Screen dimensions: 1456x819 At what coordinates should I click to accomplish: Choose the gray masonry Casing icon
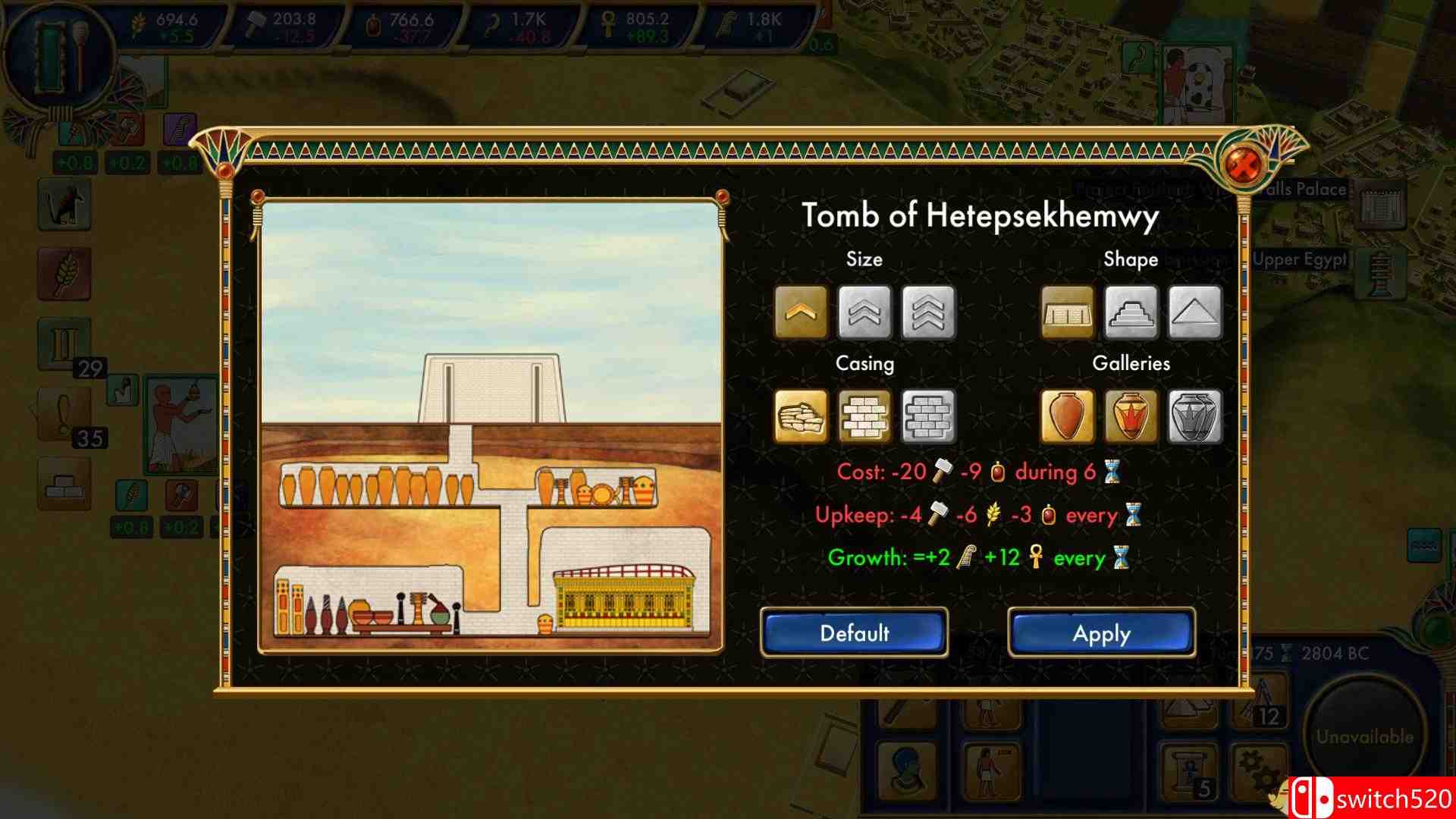point(929,416)
